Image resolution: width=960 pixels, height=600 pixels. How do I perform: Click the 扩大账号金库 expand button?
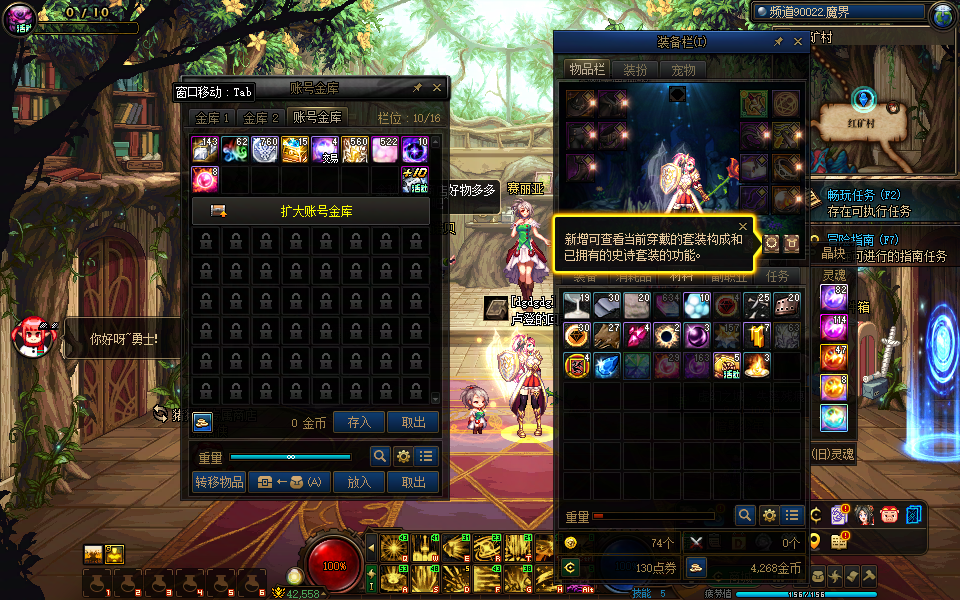pyautogui.click(x=311, y=211)
